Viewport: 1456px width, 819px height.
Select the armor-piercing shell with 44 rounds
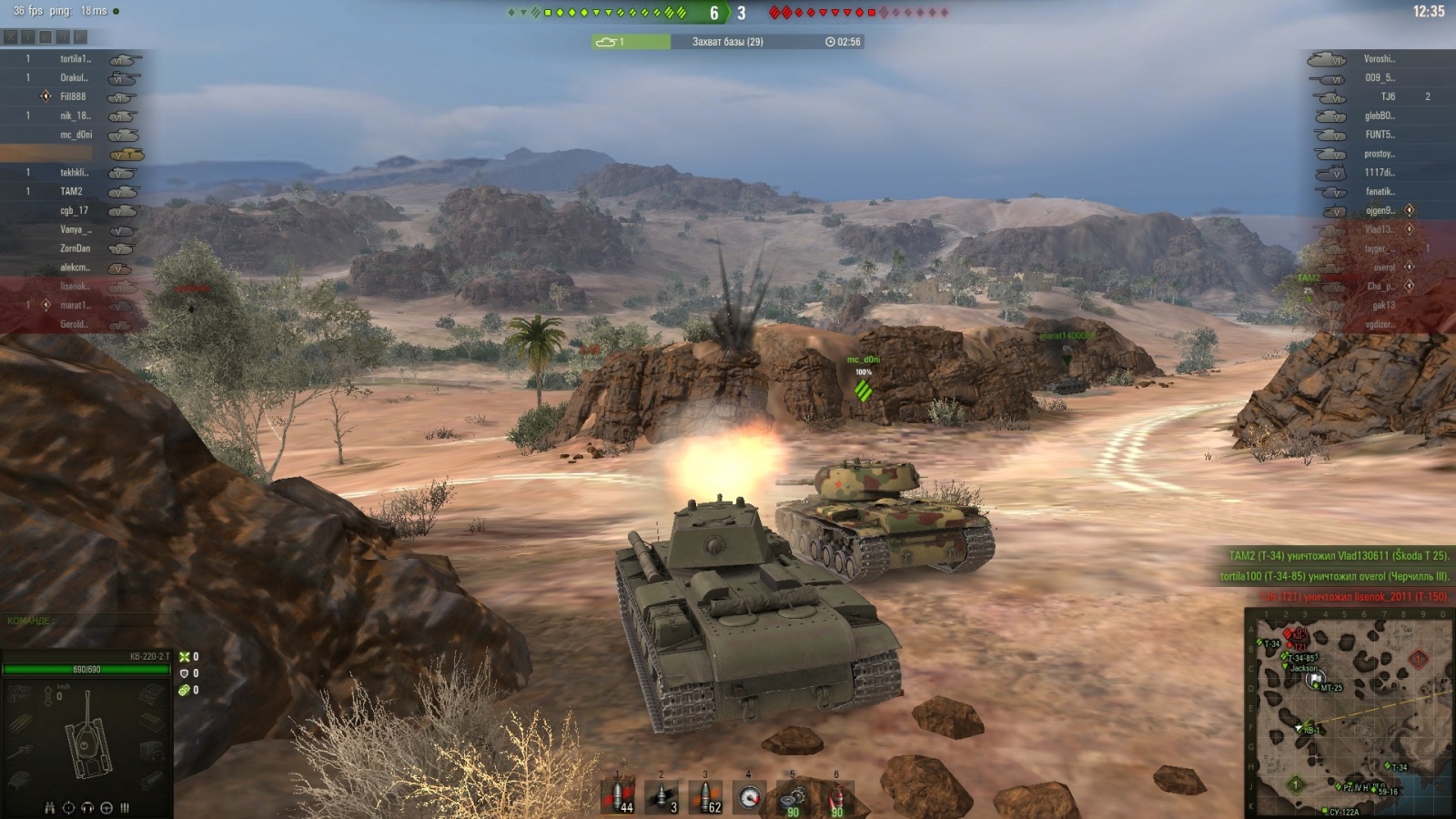pos(618,797)
